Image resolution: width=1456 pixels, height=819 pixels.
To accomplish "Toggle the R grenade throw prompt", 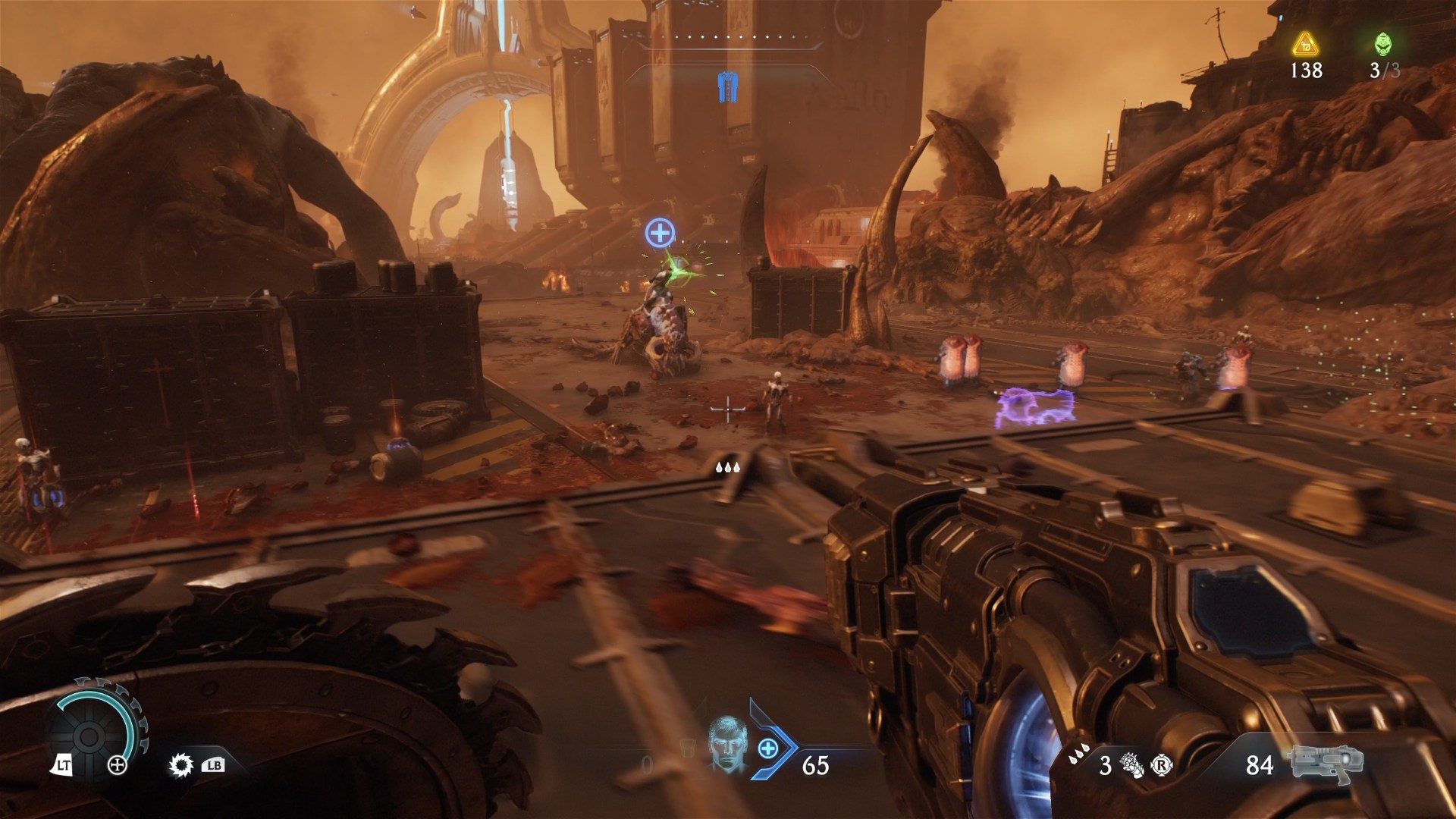I will 1162,764.
